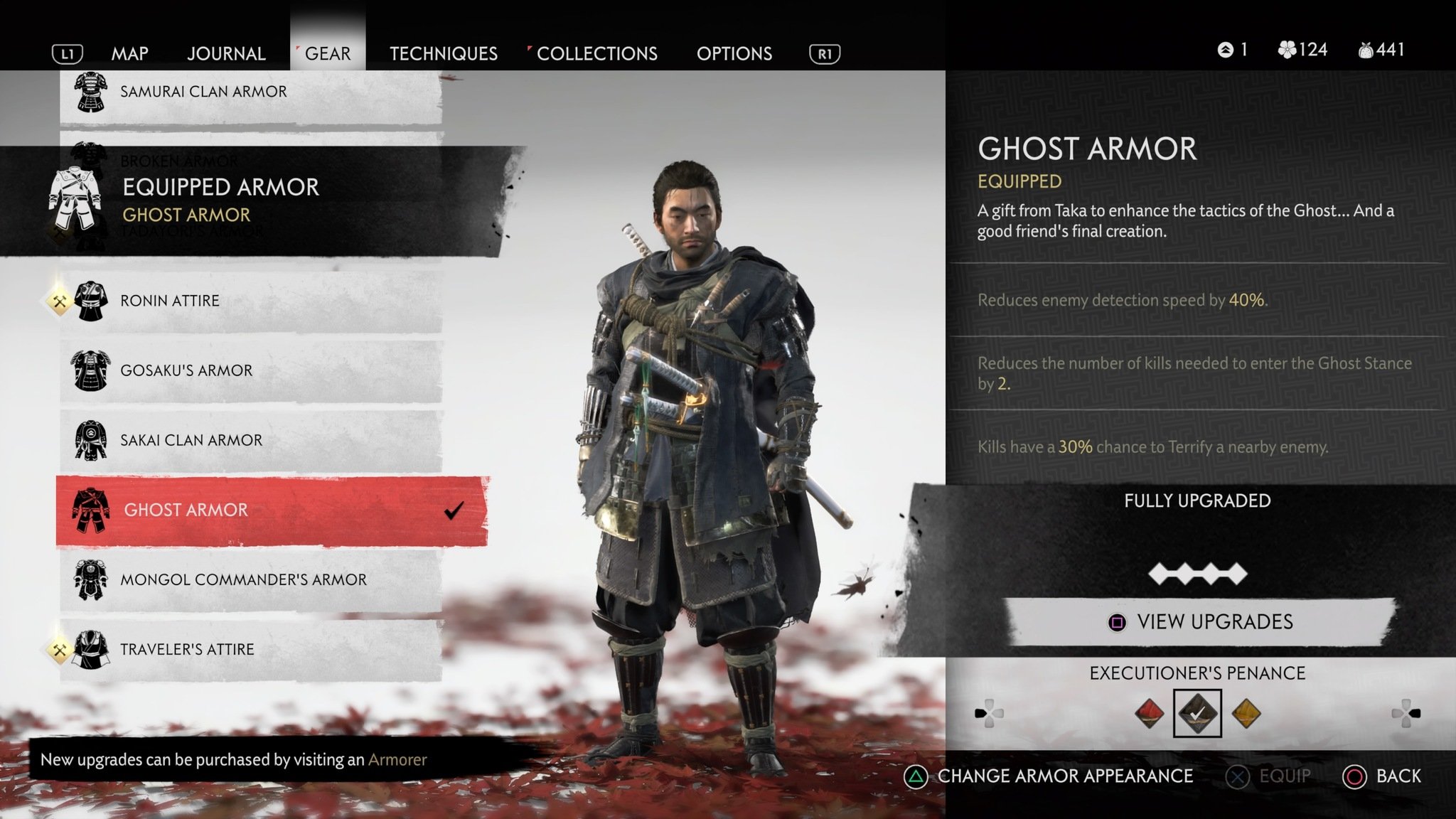Screen dimensions: 1456x819
Task: Open the Collections tab
Action: tap(596, 53)
